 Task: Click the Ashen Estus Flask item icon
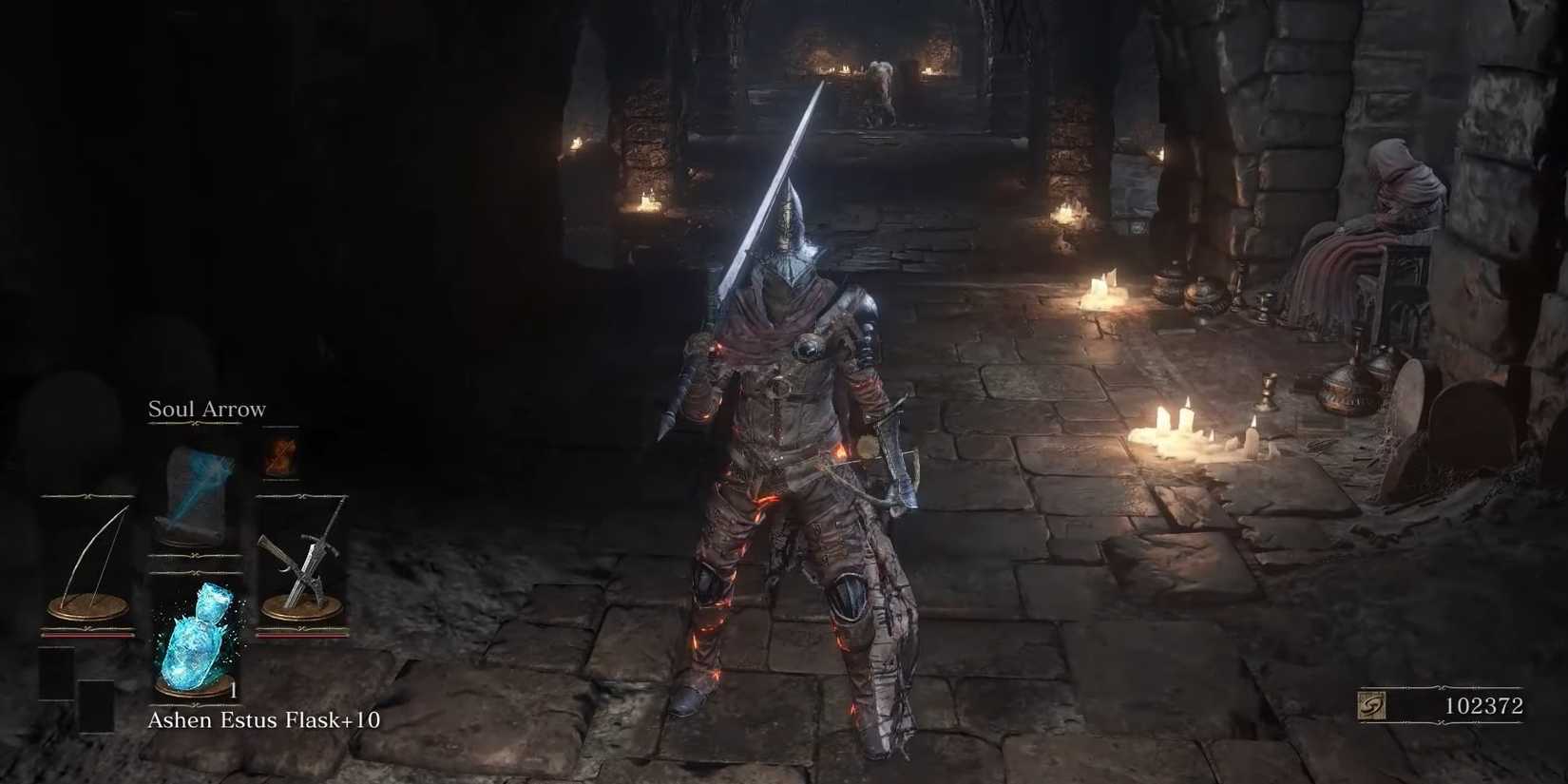[197, 637]
